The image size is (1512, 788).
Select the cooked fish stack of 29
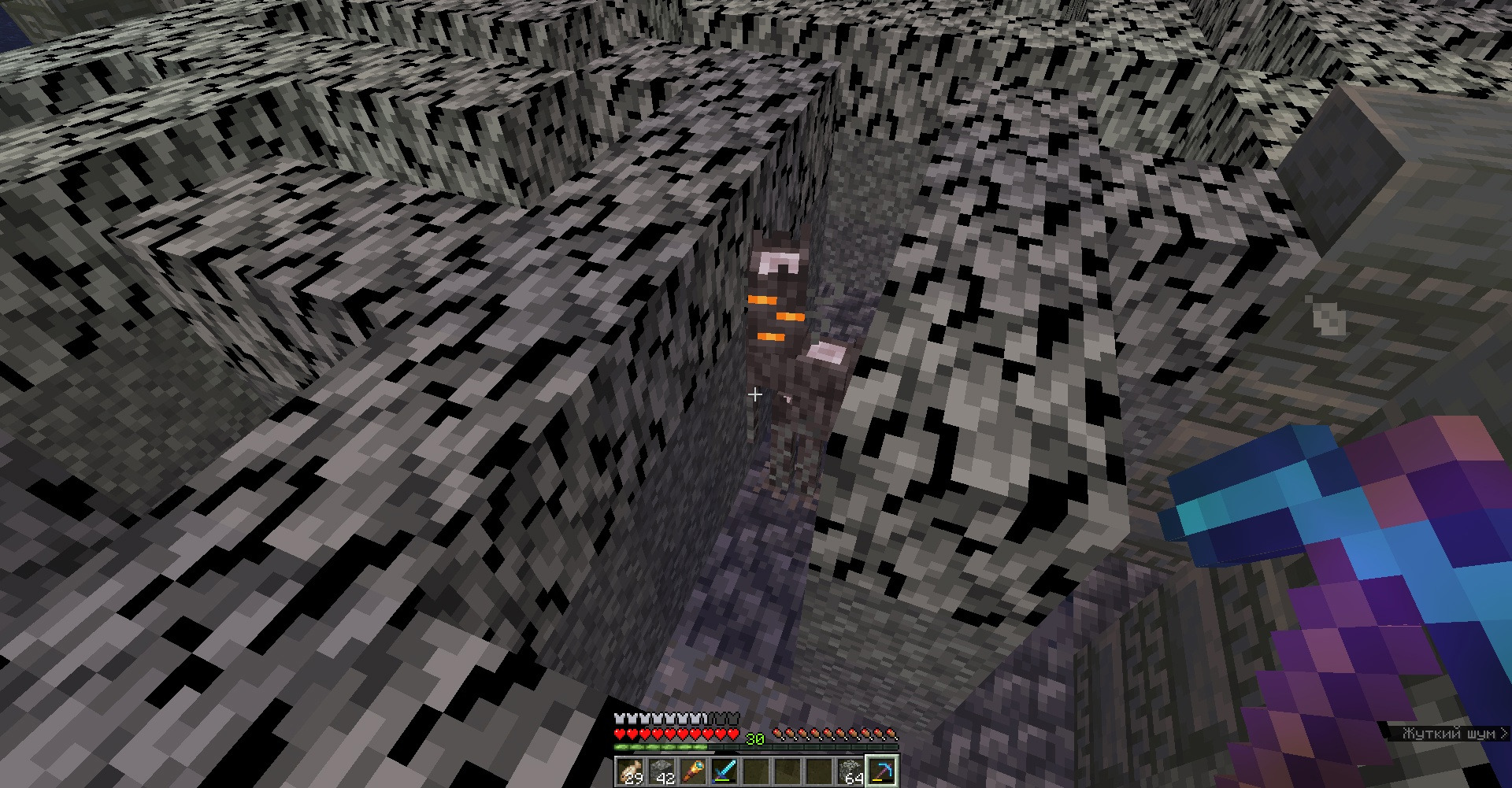coord(630,771)
